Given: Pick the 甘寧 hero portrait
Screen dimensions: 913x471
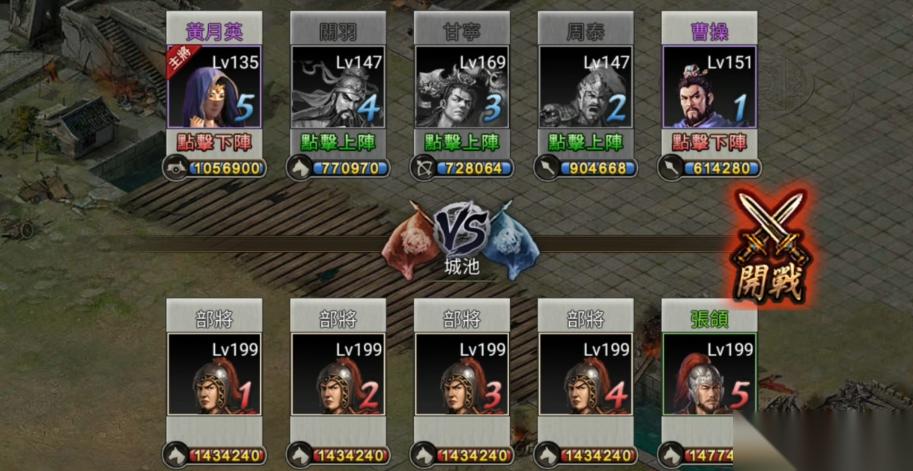Looking at the screenshot, I should [462, 87].
